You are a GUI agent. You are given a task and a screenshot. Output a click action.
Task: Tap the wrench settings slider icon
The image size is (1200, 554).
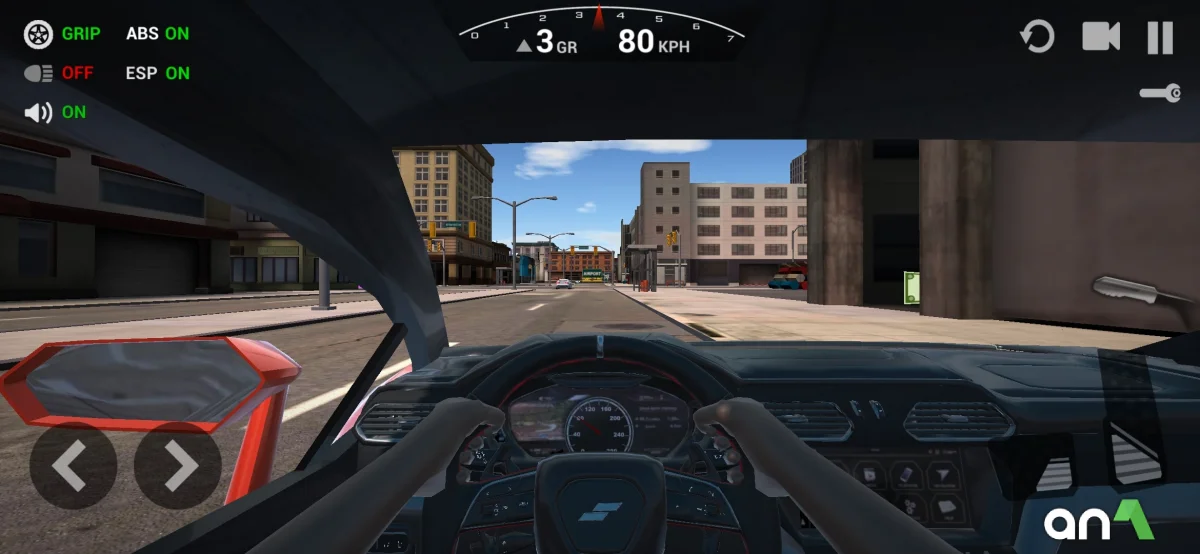pos(1160,93)
